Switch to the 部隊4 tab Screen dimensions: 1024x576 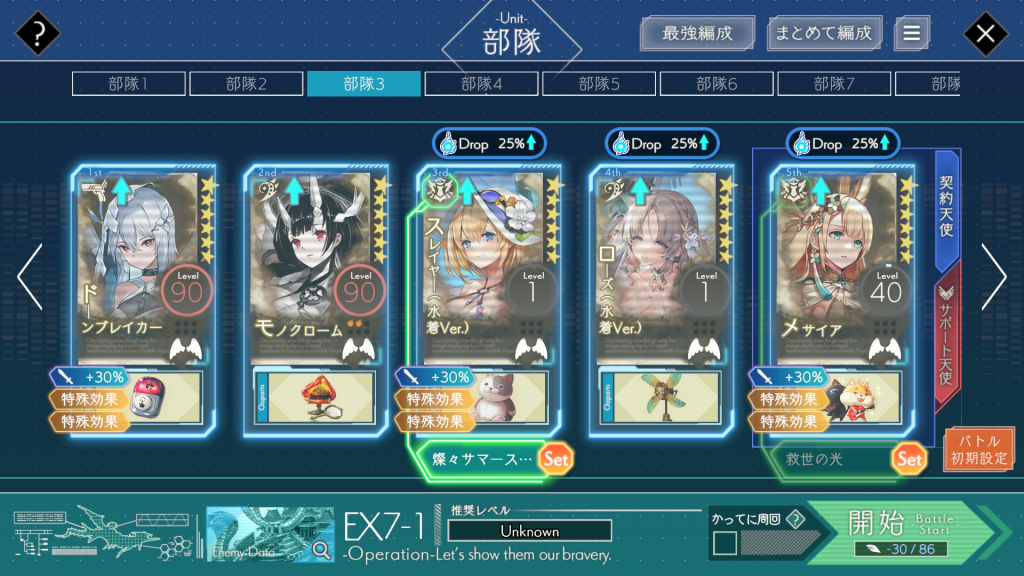(x=481, y=84)
